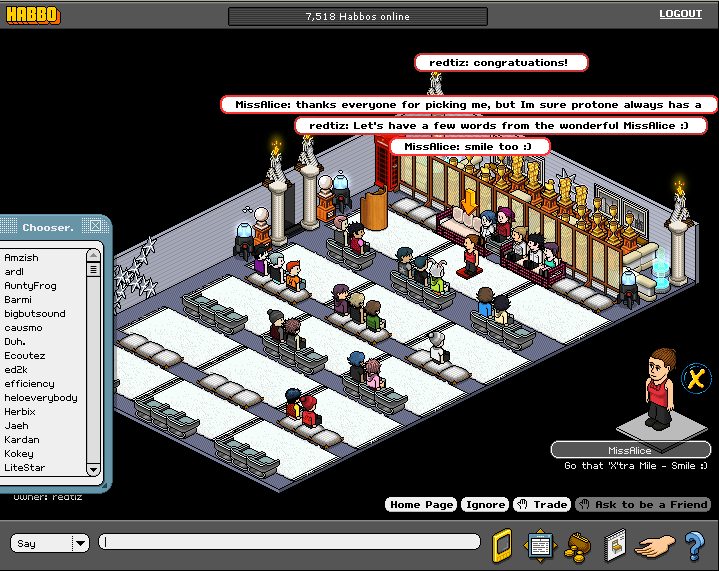719x571 pixels.
Task: Open the yellow Habbo console
Action: pyautogui.click(x=503, y=545)
